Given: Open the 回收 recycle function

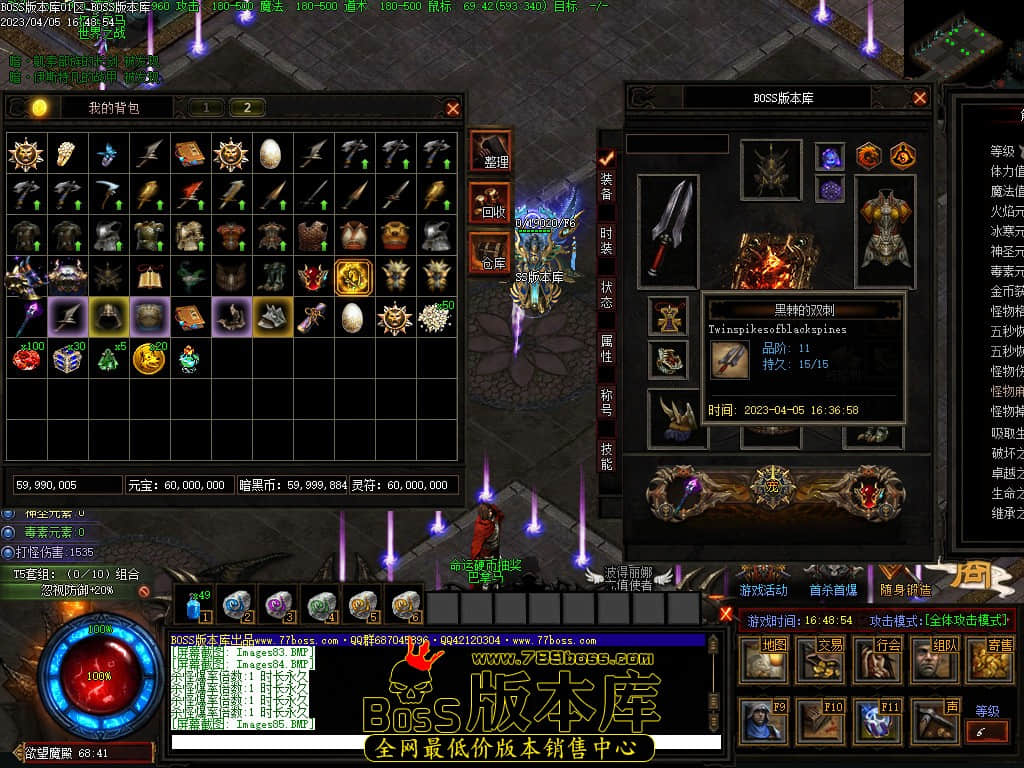Looking at the screenshot, I should click(490, 202).
